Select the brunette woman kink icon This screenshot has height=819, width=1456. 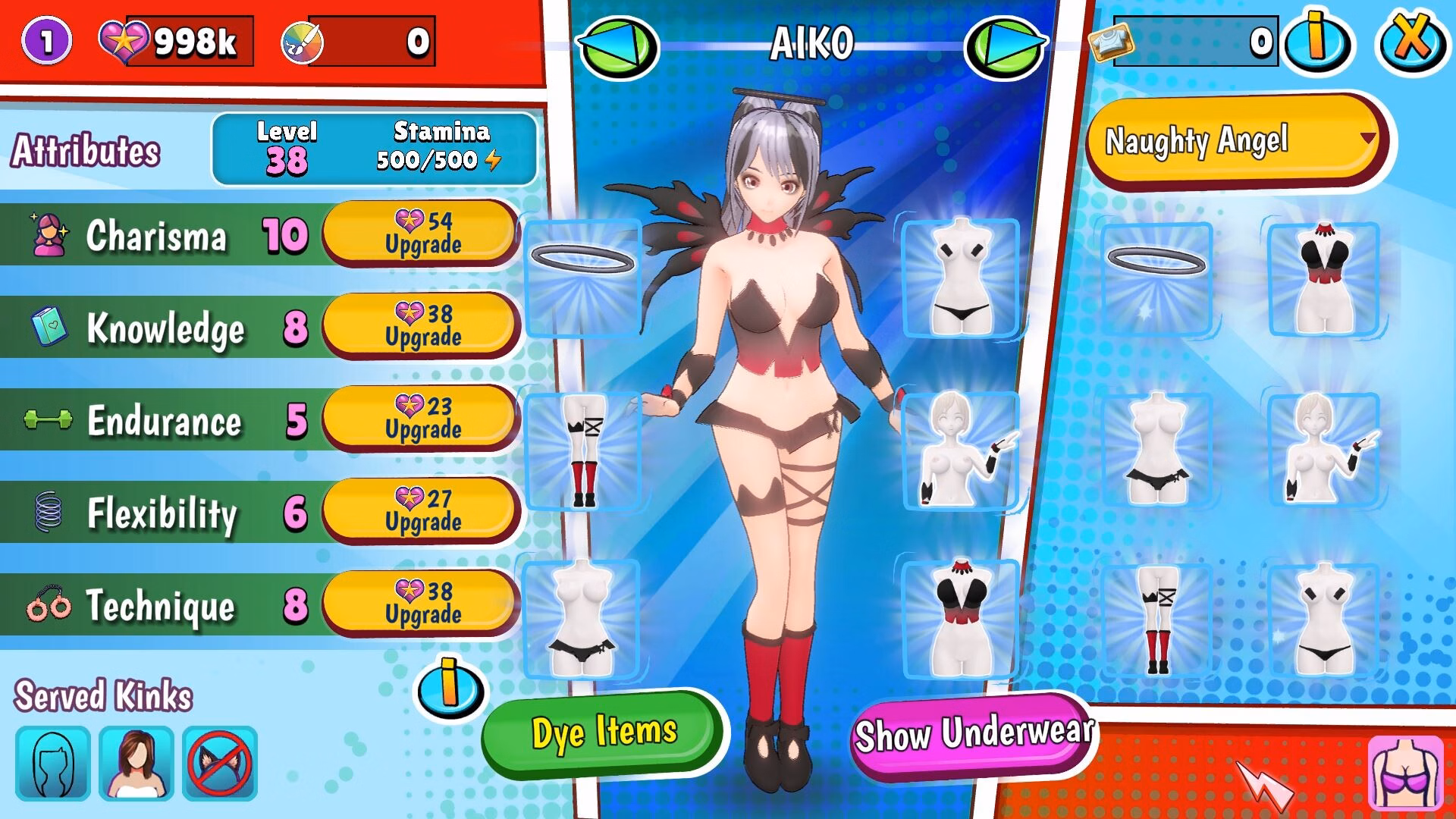(136, 763)
